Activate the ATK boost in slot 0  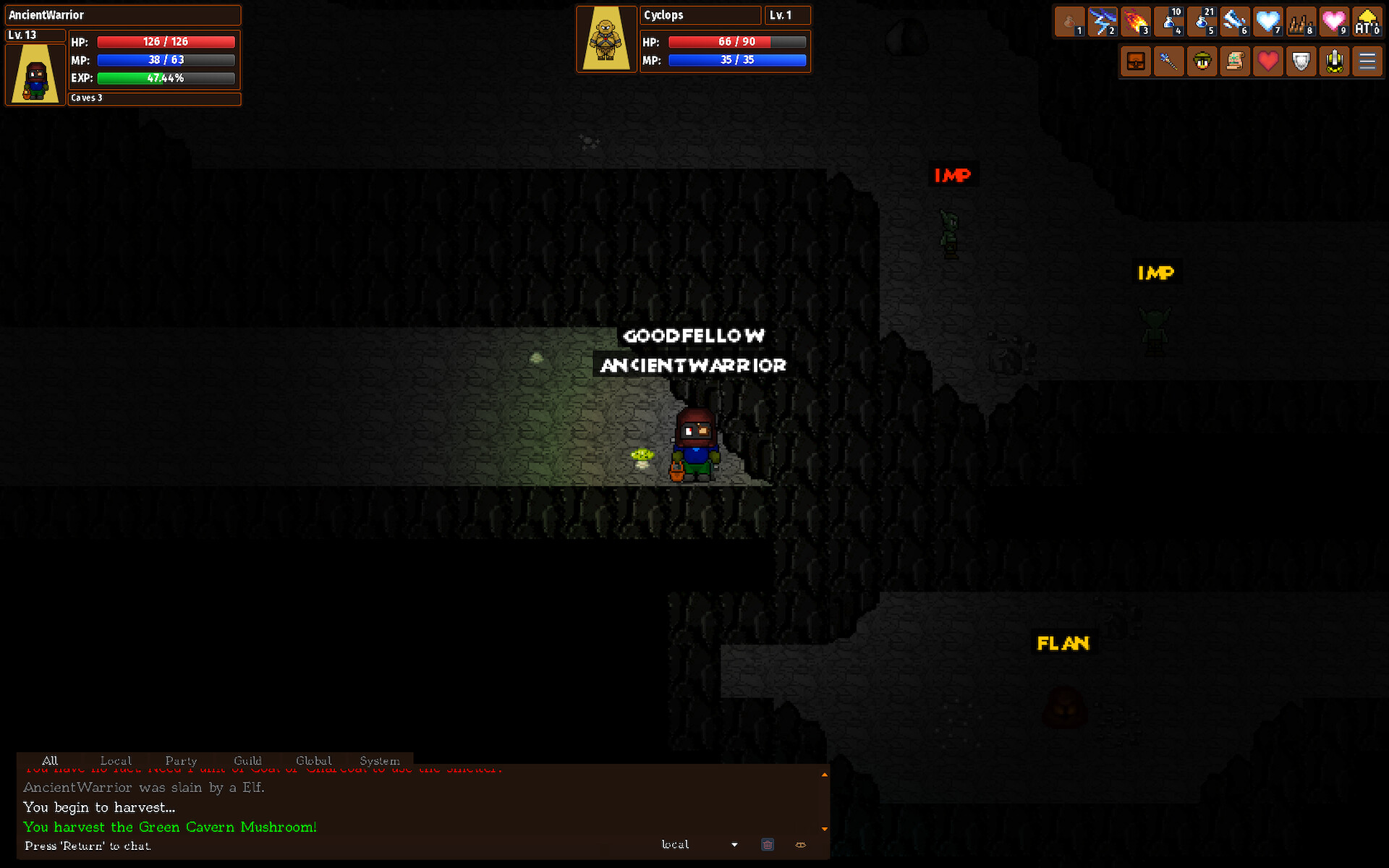1368,22
